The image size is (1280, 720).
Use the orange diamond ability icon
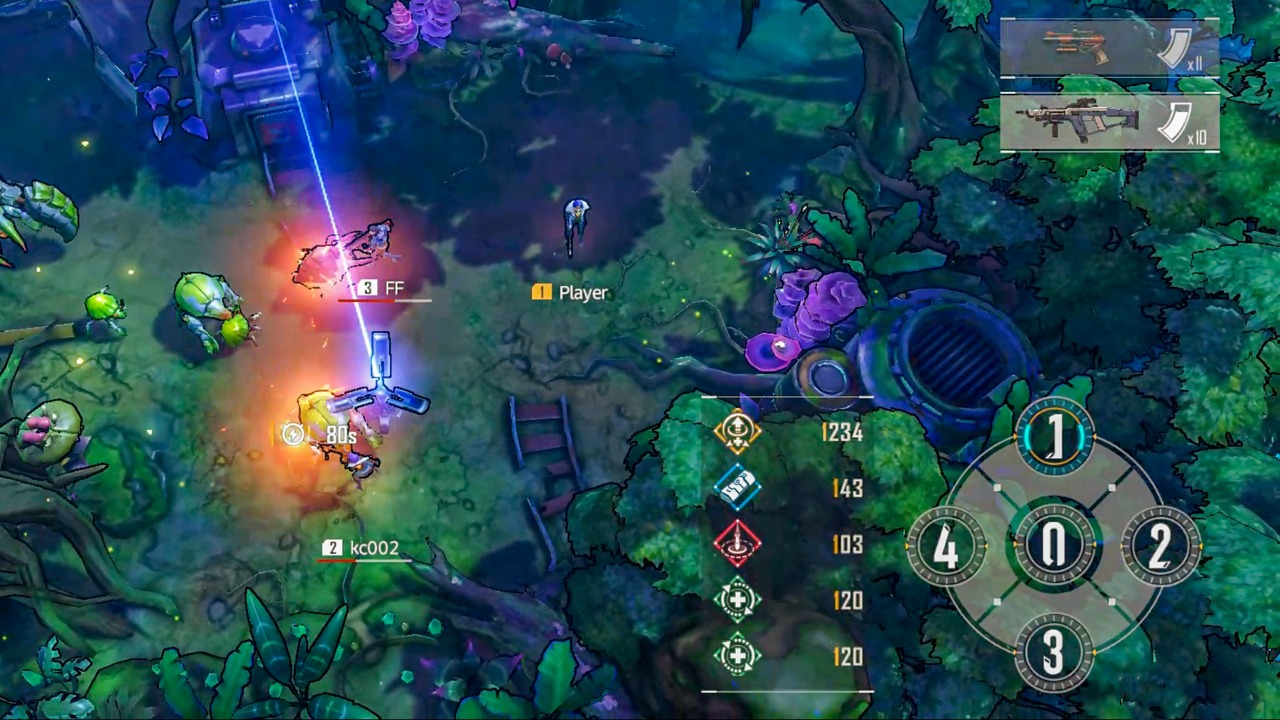click(x=737, y=432)
